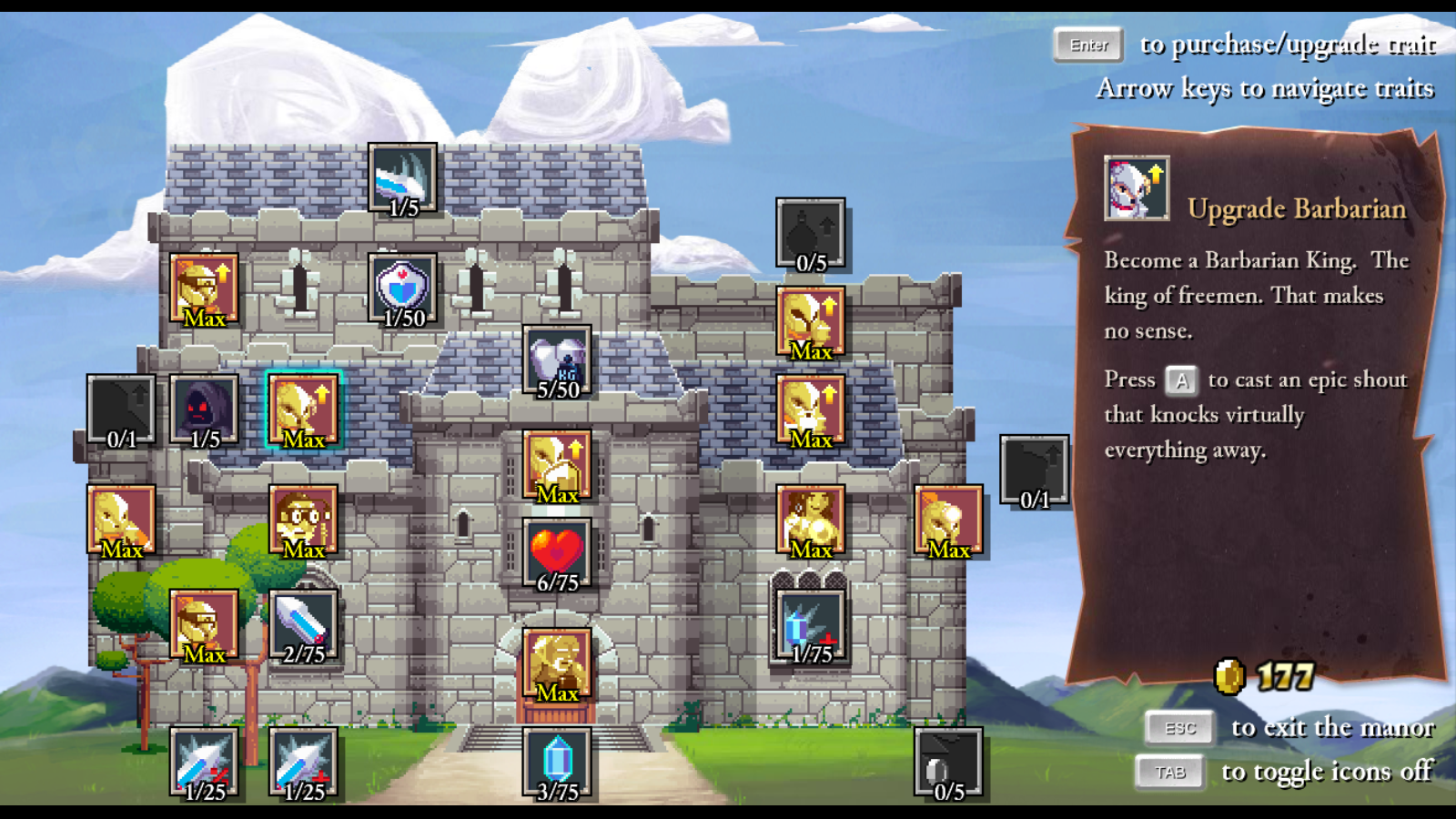
Task: Pick the KG weight trait at 5/50
Action: click(x=557, y=361)
